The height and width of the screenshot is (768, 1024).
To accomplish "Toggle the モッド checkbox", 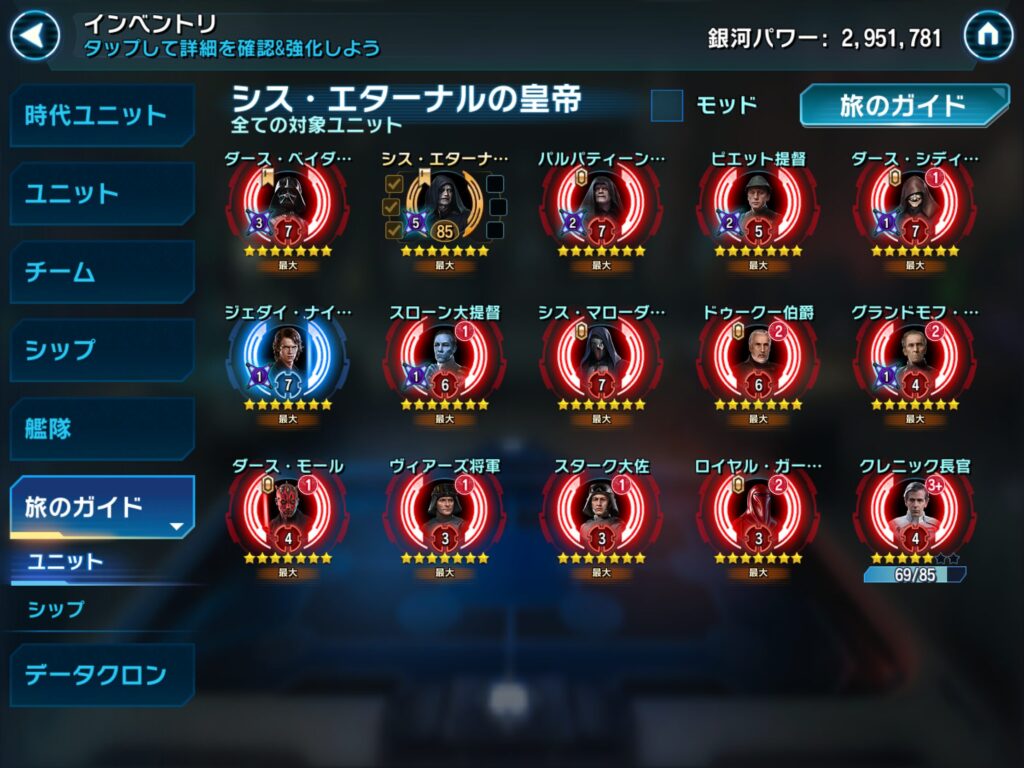I will (x=667, y=105).
